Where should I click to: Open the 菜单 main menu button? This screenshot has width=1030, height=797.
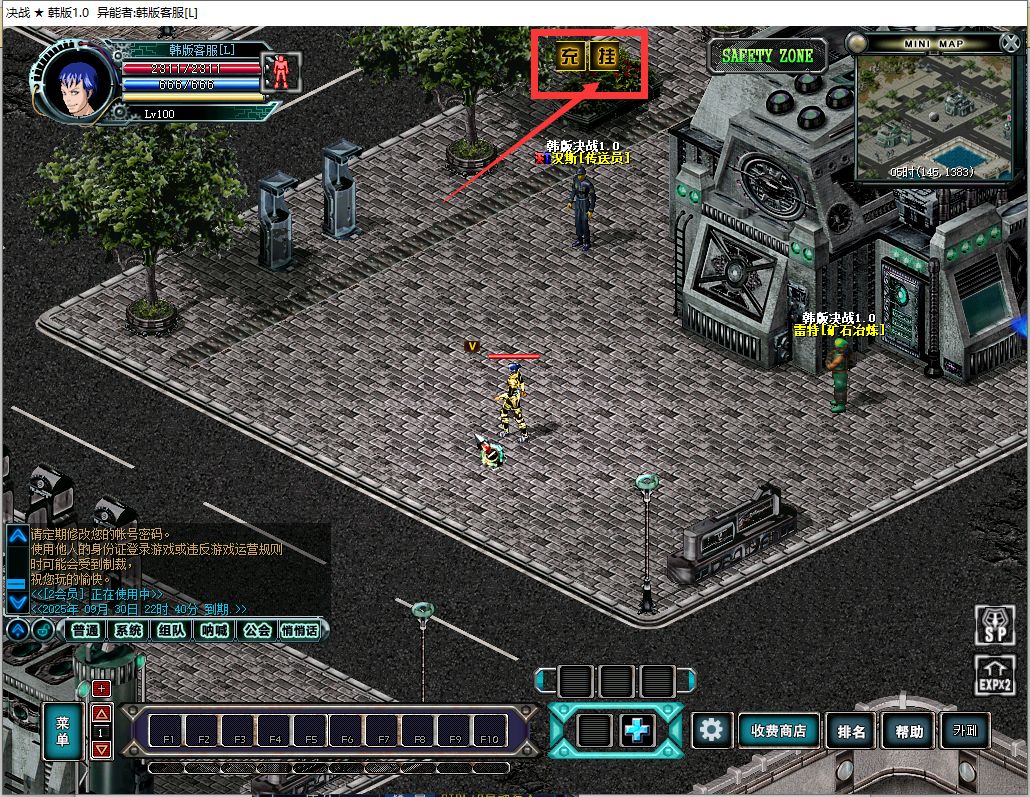click(62, 731)
